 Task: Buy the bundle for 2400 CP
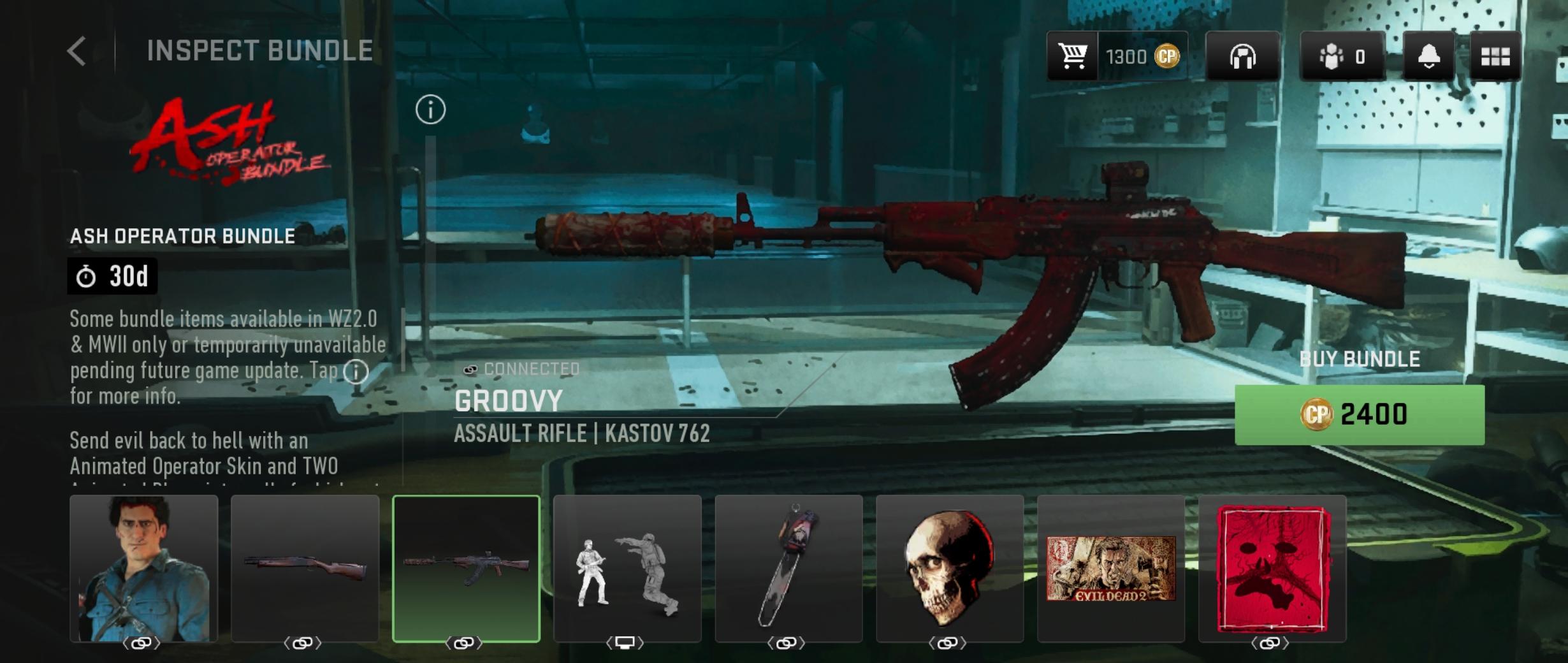click(x=1359, y=415)
